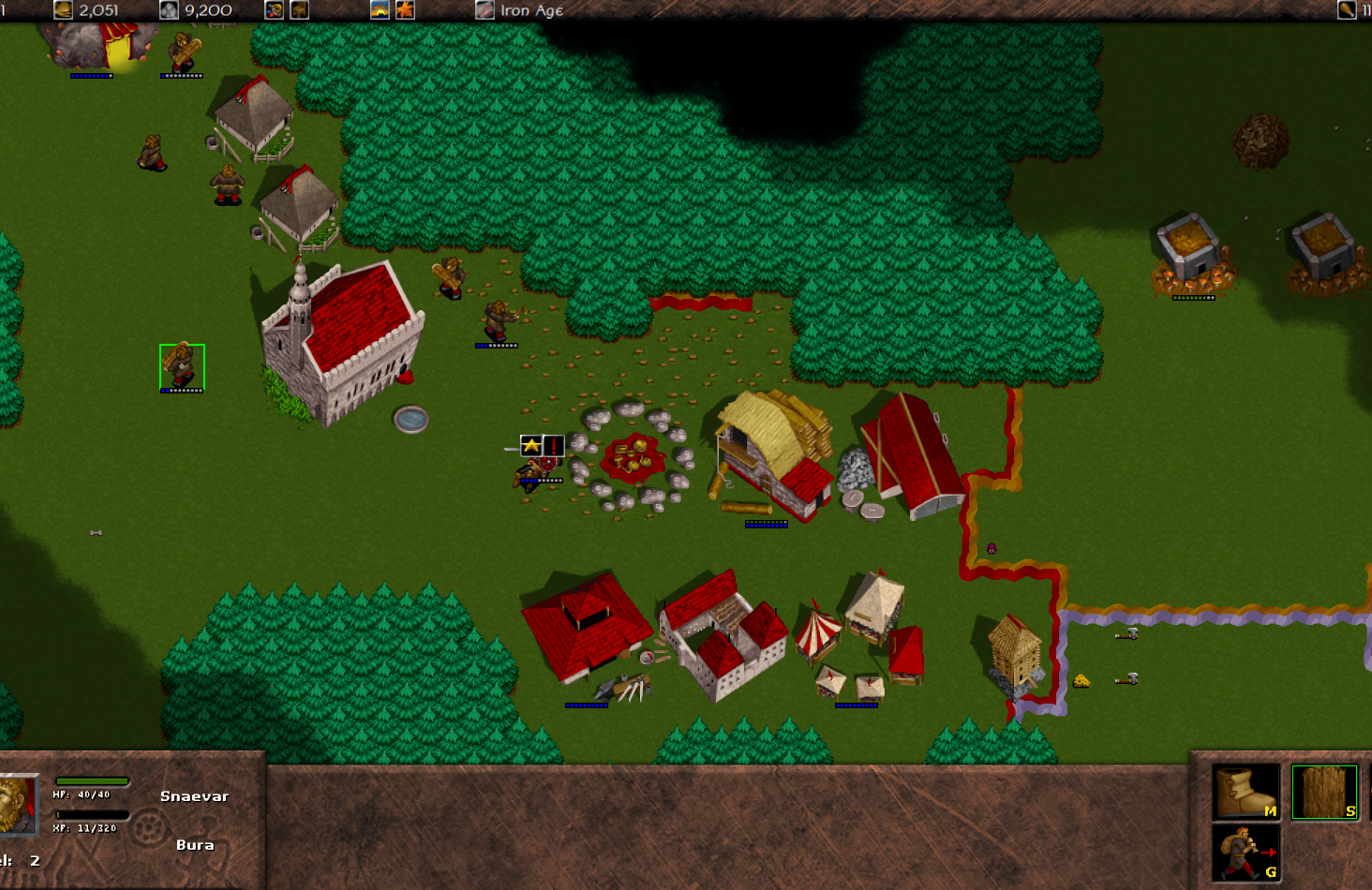Open the Iron Age indicator icon
This screenshot has height=890, width=1372.
coord(485,11)
